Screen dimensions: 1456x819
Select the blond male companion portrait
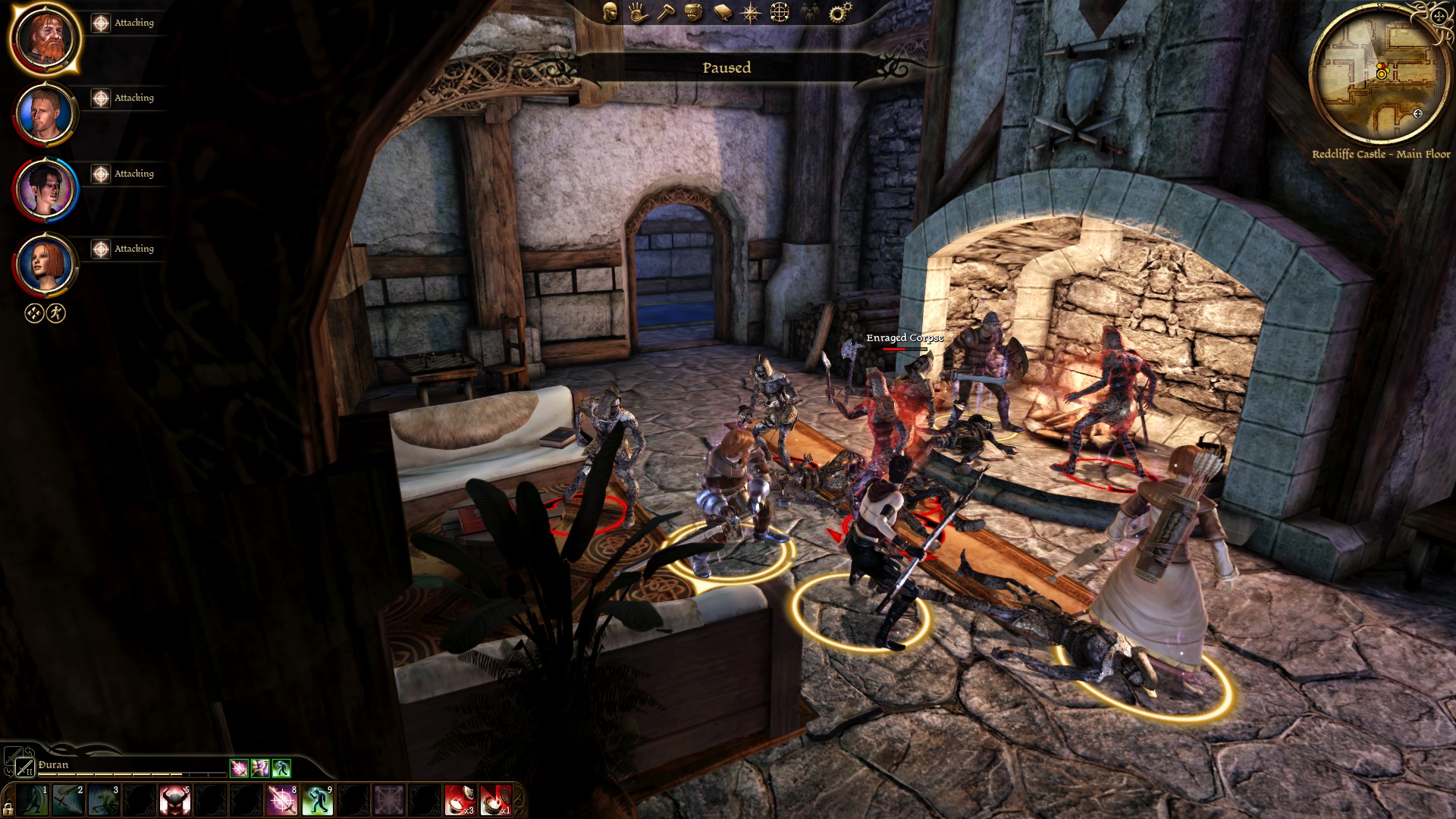pyautogui.click(x=45, y=113)
